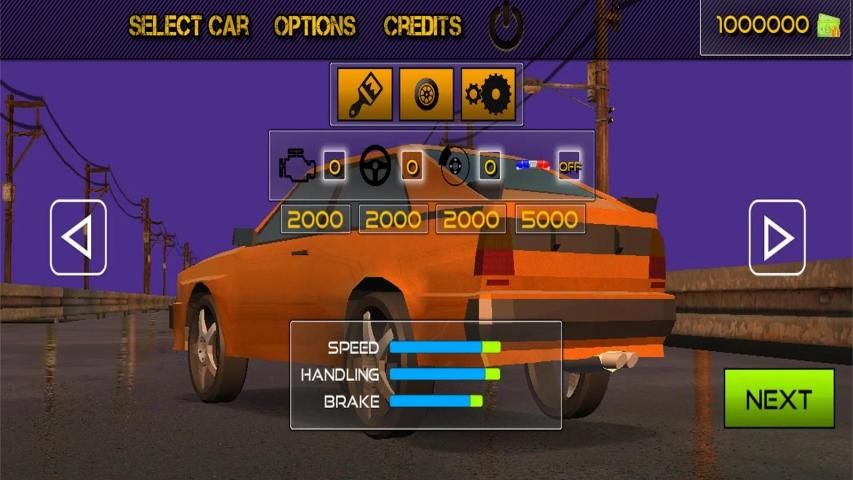Toggle the police siren OFF switch
The width and height of the screenshot is (853, 480).
[x=570, y=167]
